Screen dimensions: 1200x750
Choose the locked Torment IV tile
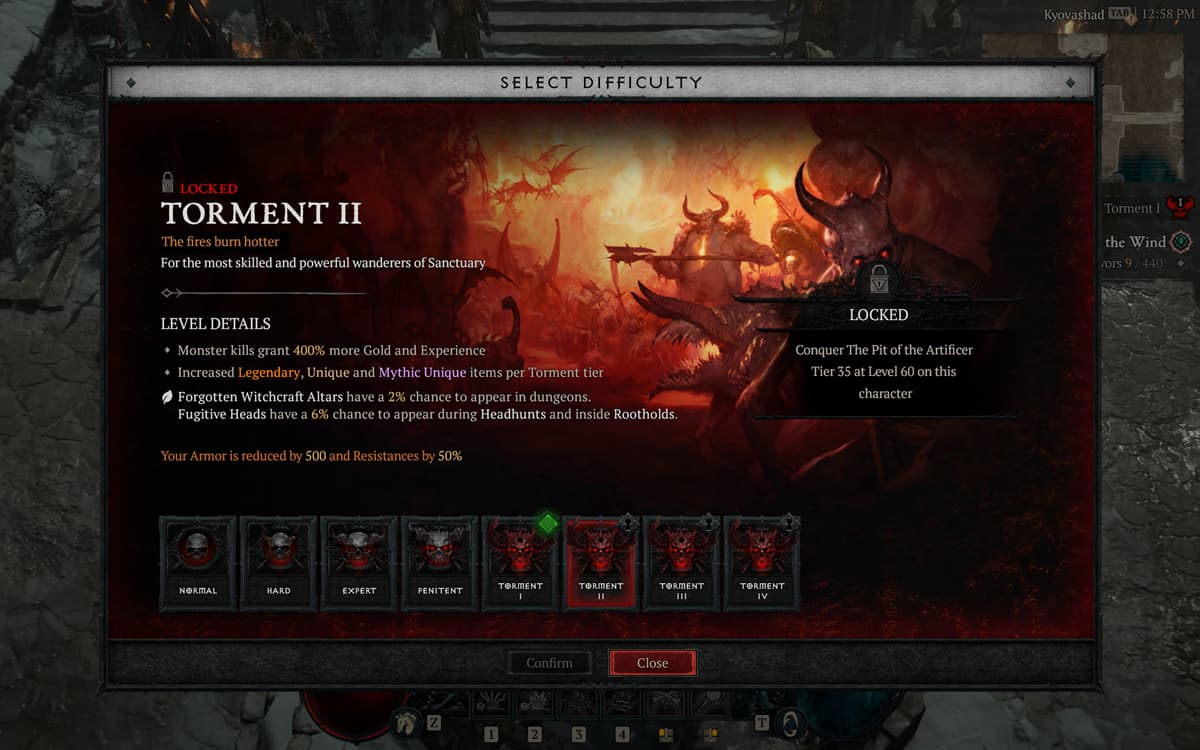pyautogui.click(x=762, y=563)
